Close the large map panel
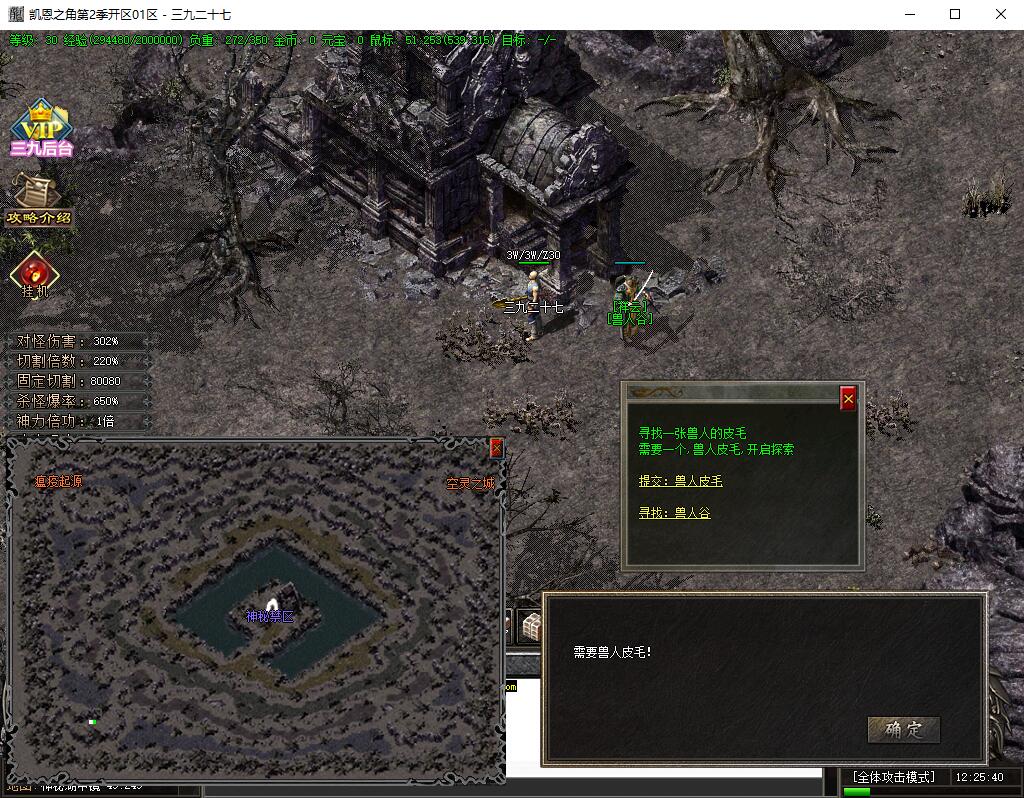Image resolution: width=1024 pixels, height=798 pixels. [x=496, y=449]
